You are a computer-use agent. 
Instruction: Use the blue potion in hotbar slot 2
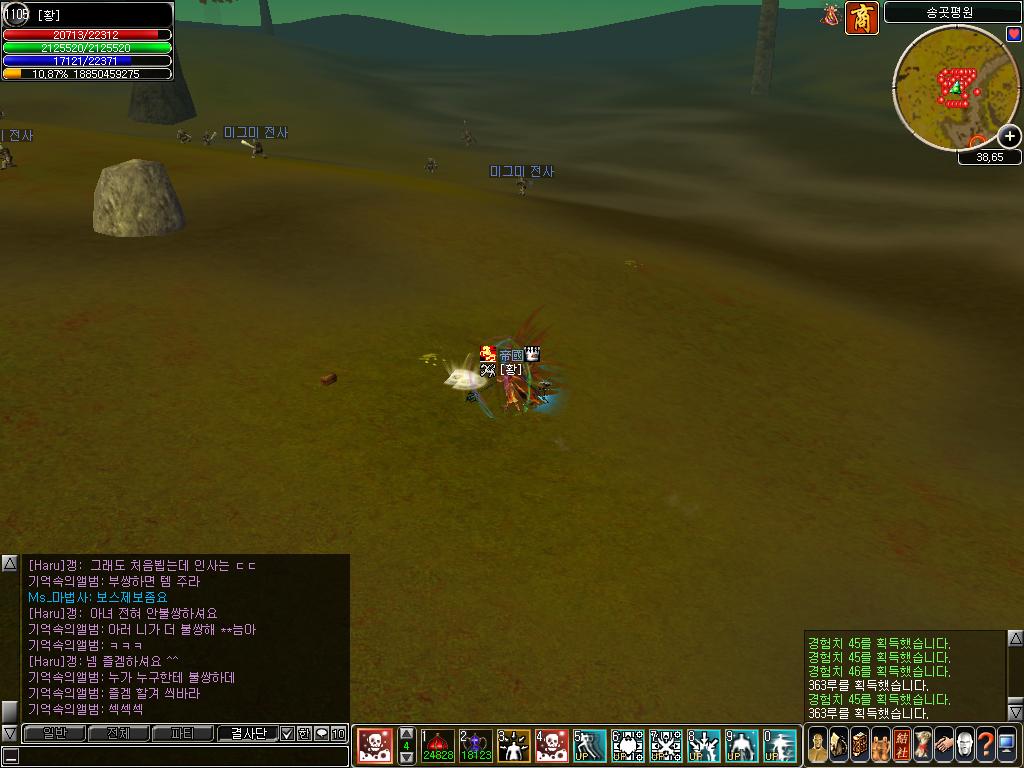[475, 746]
